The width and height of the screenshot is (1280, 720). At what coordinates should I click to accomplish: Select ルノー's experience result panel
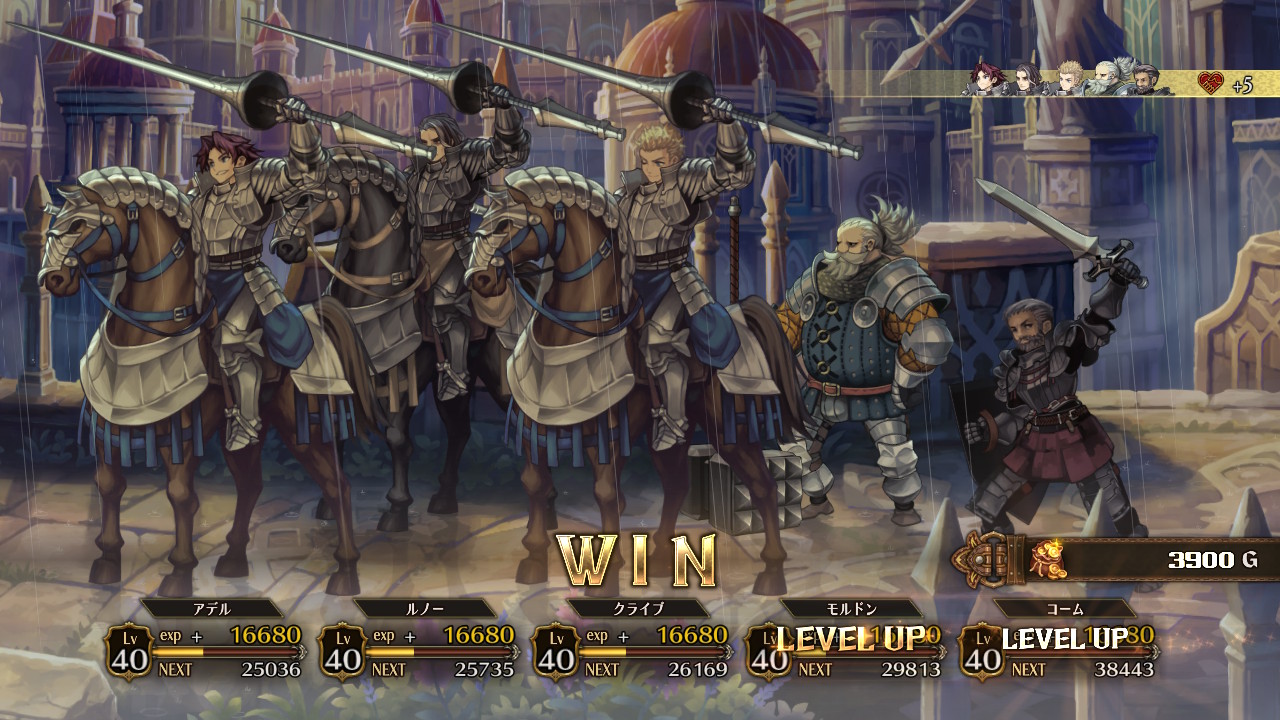pos(418,648)
